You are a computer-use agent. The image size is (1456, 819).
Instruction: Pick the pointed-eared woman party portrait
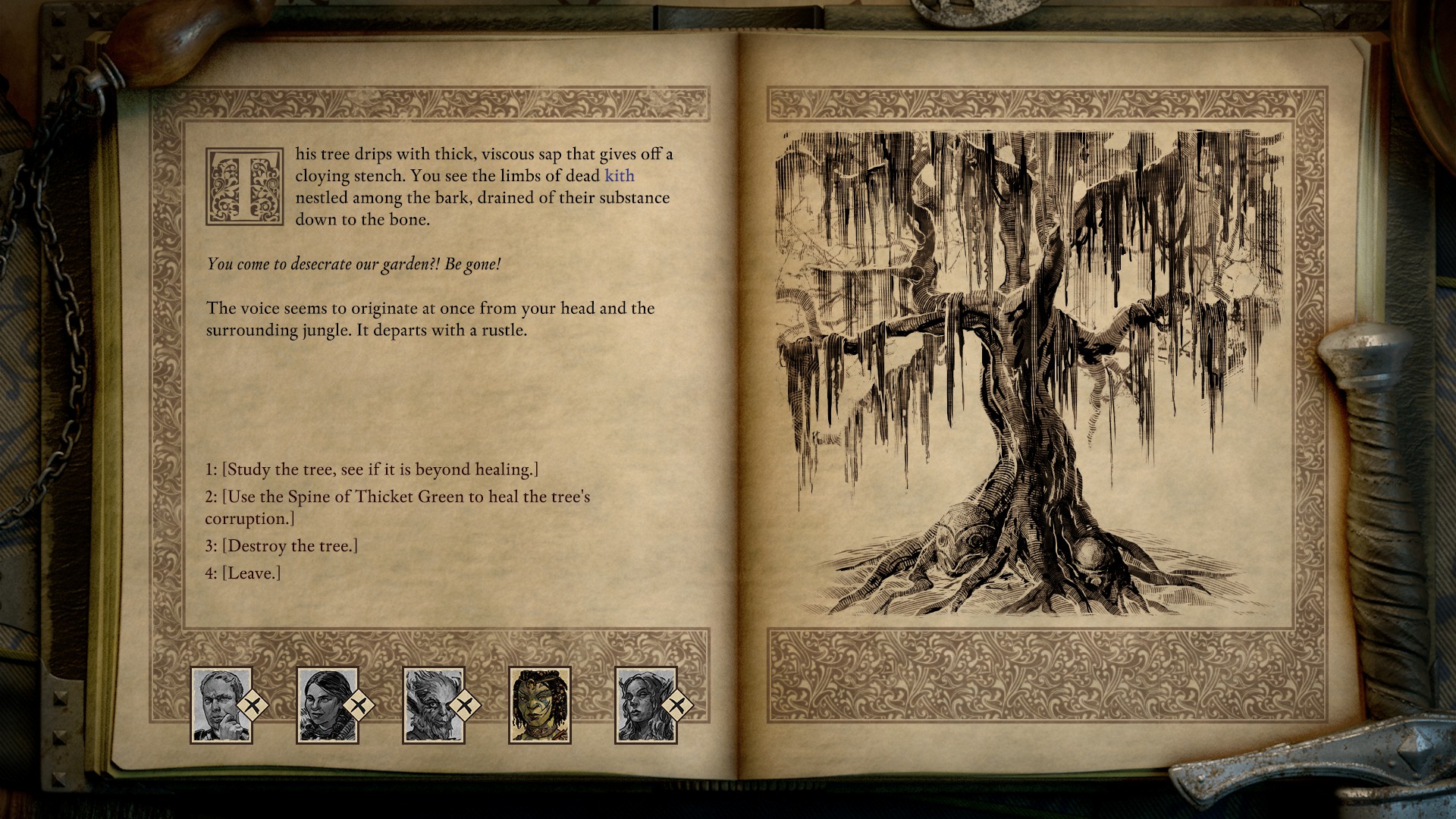(645, 704)
